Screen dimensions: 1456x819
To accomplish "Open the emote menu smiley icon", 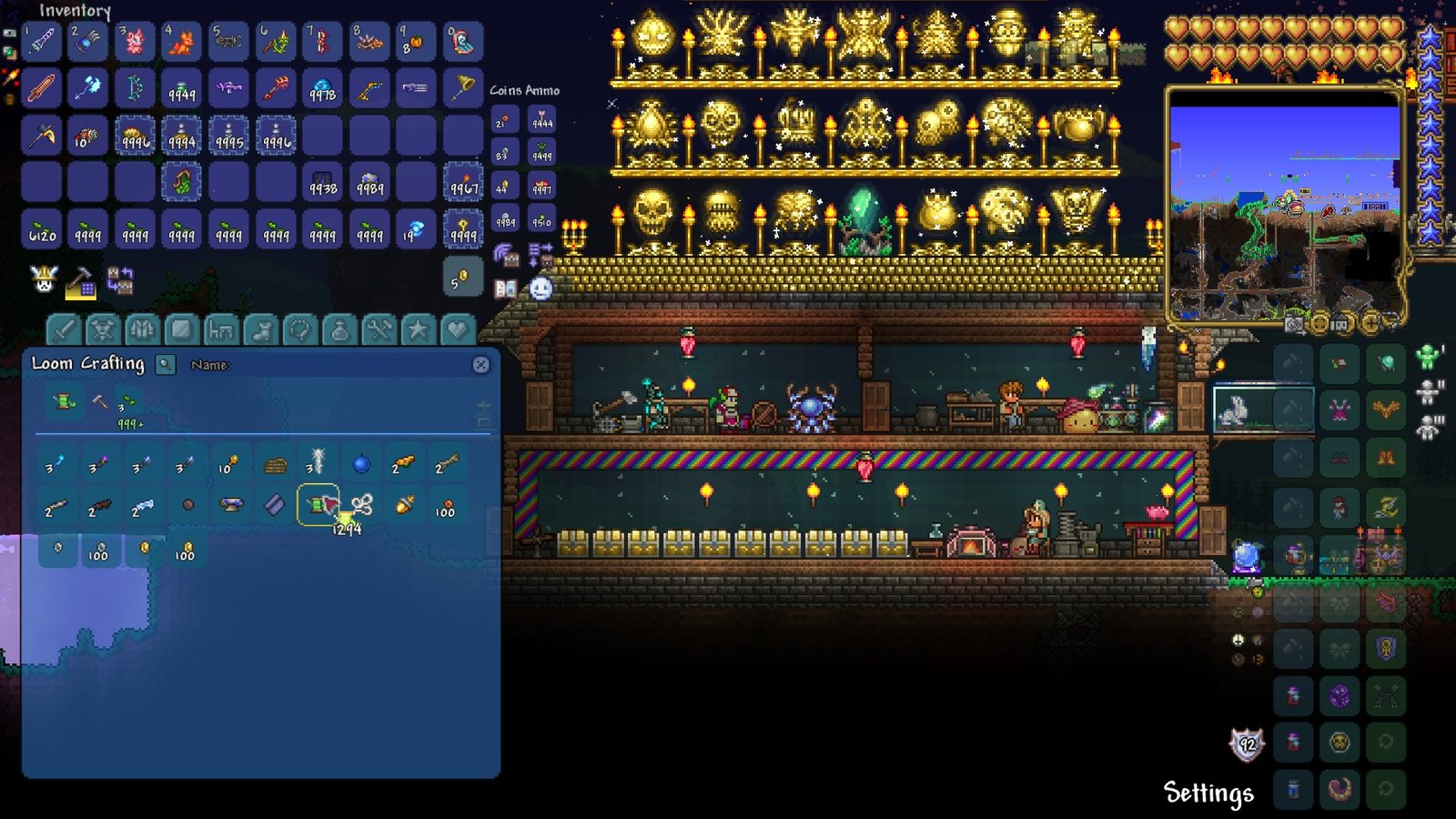I will (x=540, y=288).
